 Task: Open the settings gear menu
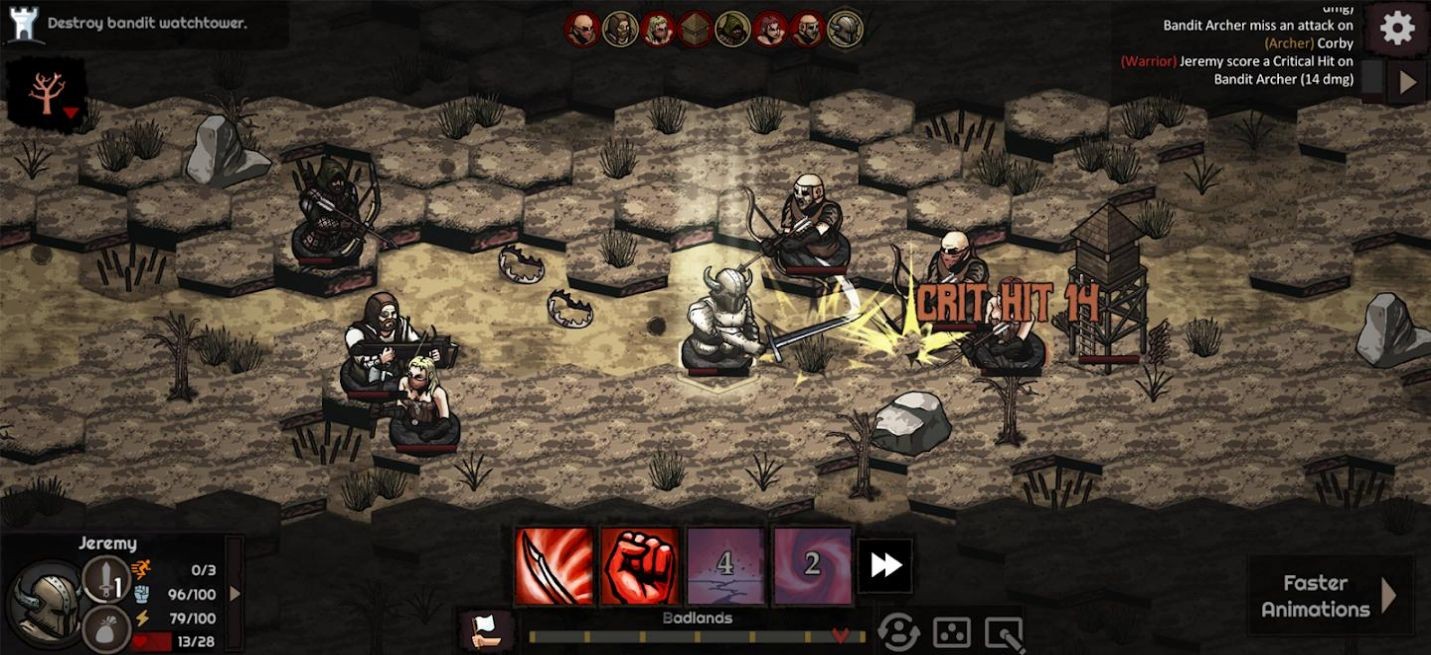1397,28
